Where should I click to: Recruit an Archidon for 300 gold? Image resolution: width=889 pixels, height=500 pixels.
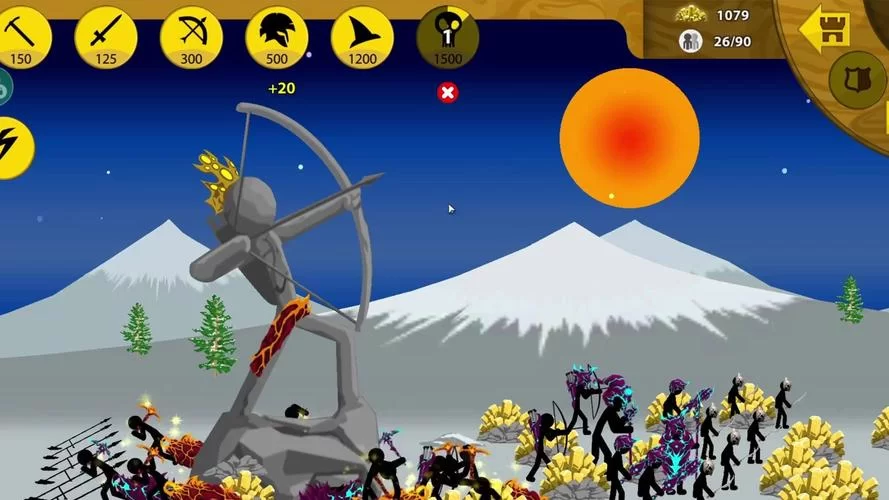click(x=191, y=36)
